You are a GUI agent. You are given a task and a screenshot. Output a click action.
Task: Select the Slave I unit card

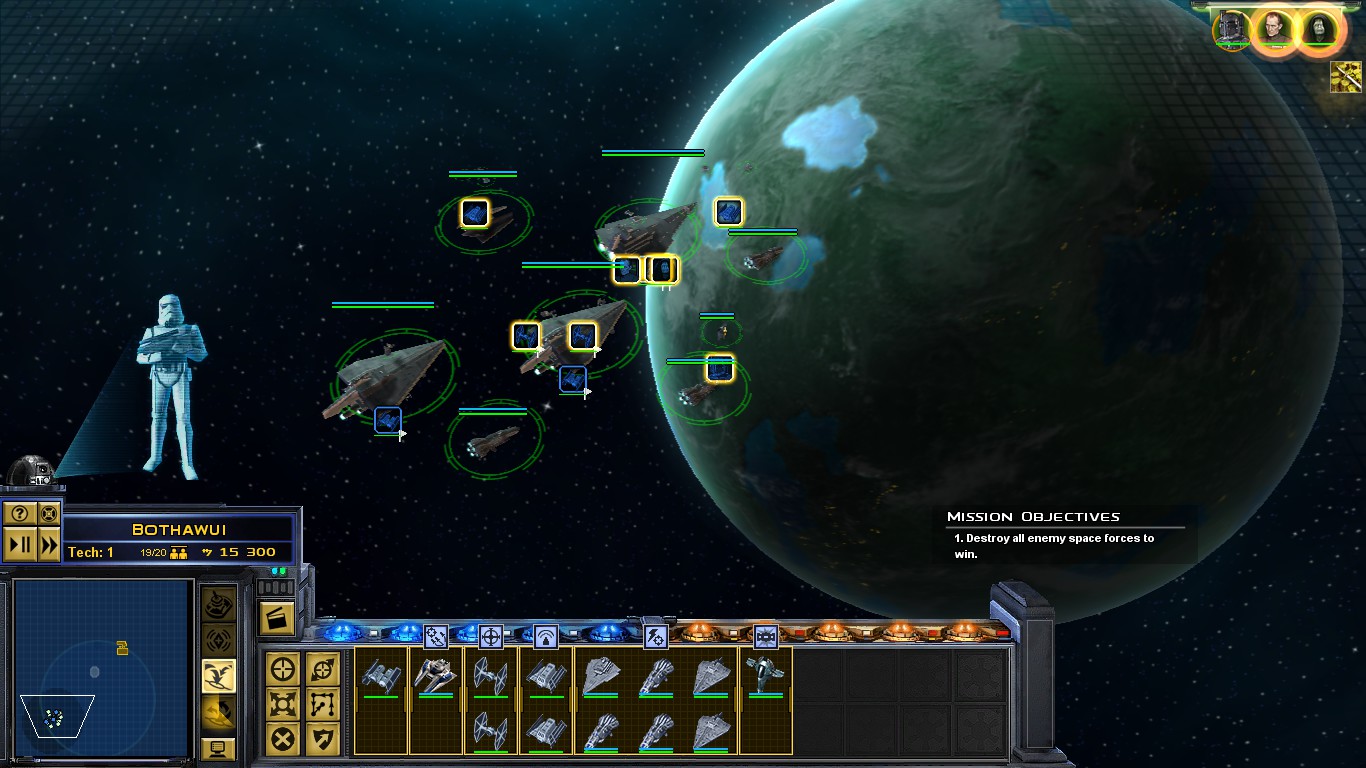pos(765,675)
